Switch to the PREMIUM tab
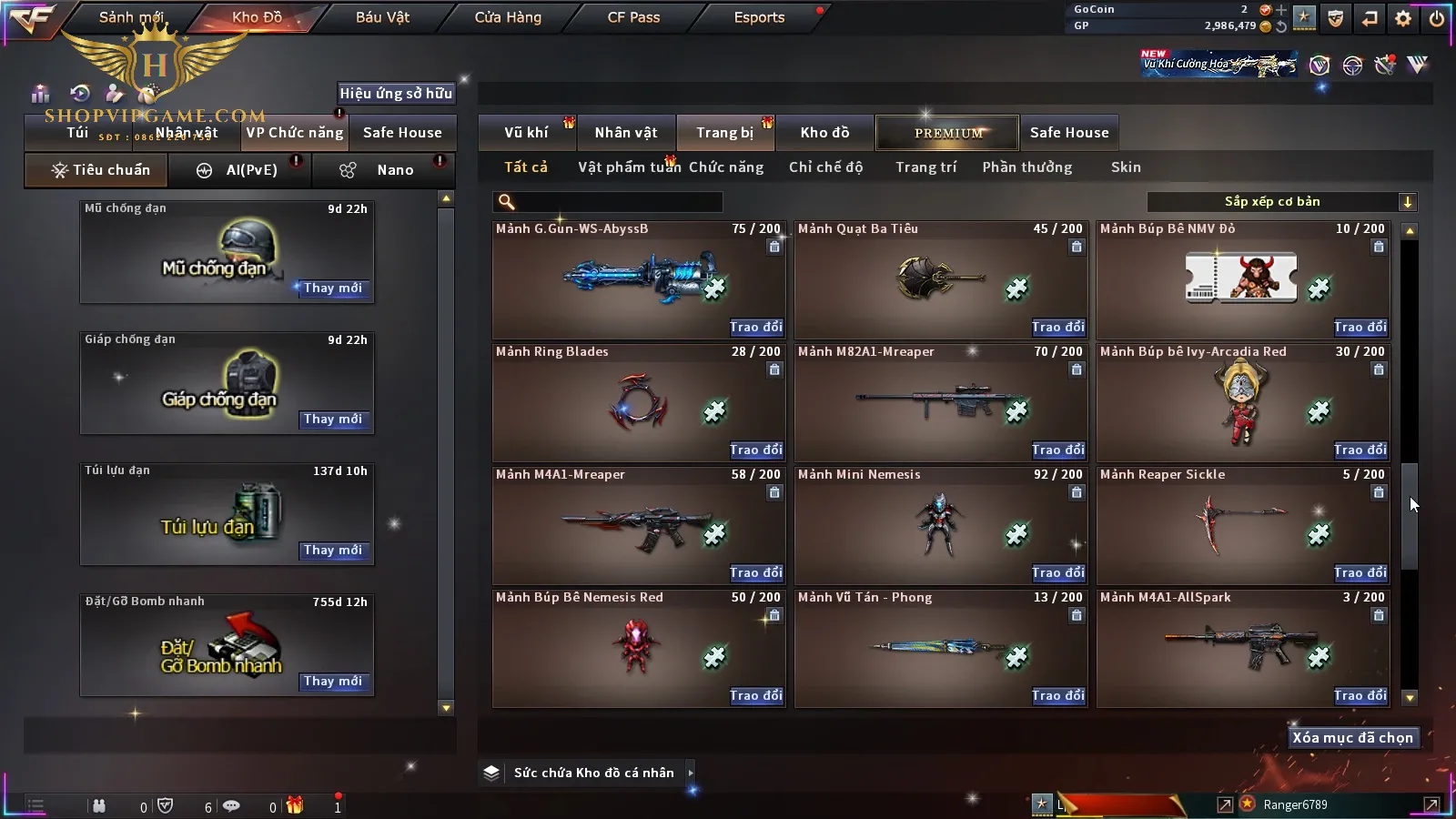 click(948, 133)
